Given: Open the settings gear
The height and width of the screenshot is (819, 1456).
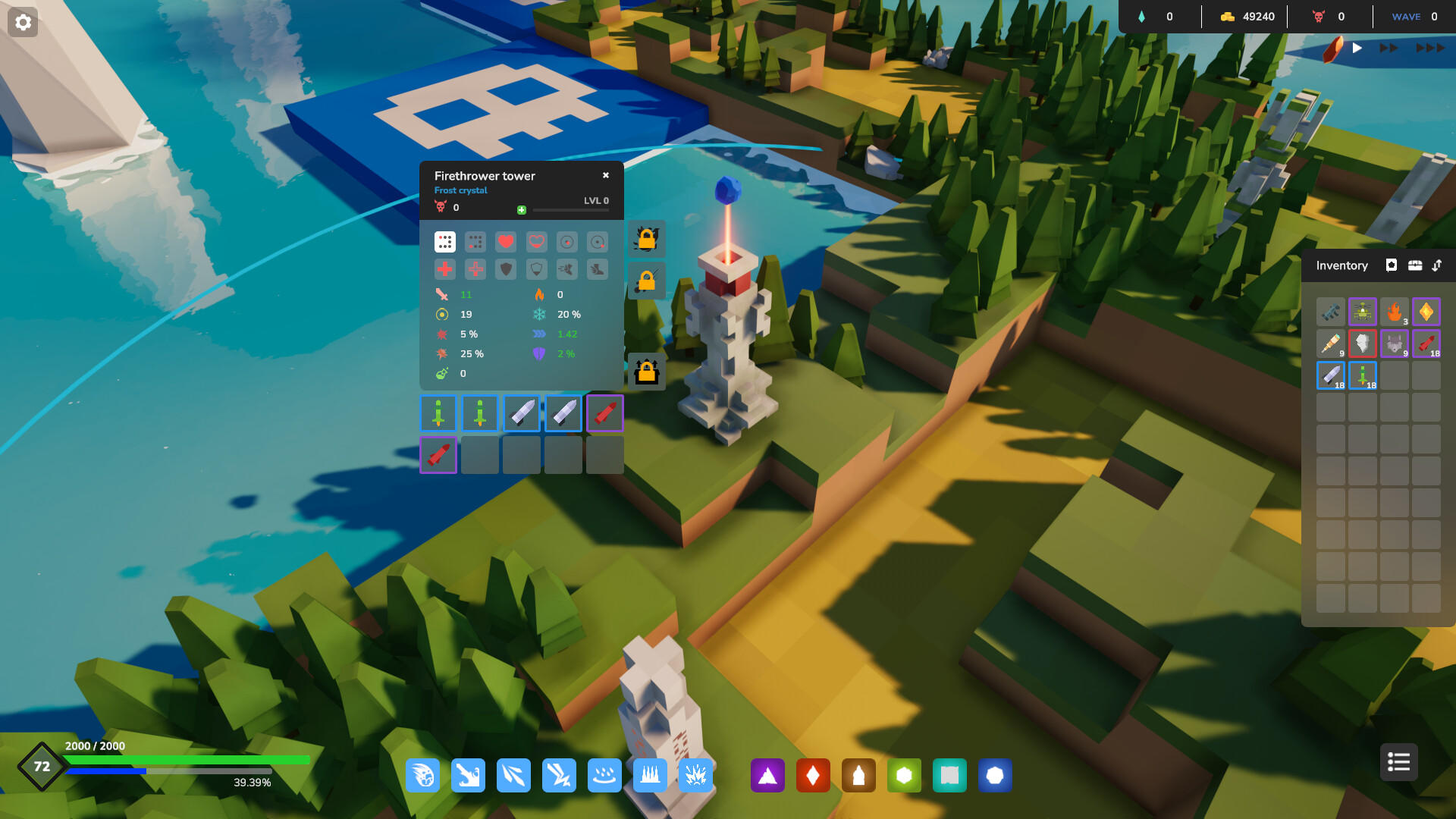Looking at the screenshot, I should 23,23.
